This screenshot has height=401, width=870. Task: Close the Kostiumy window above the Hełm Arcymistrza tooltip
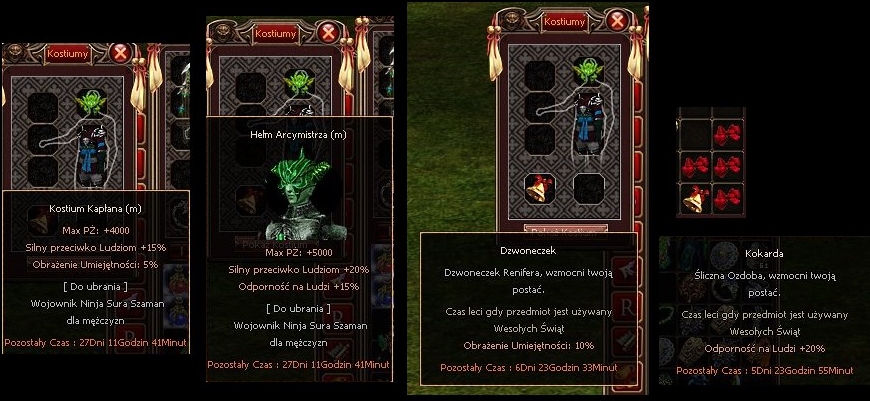[328, 32]
